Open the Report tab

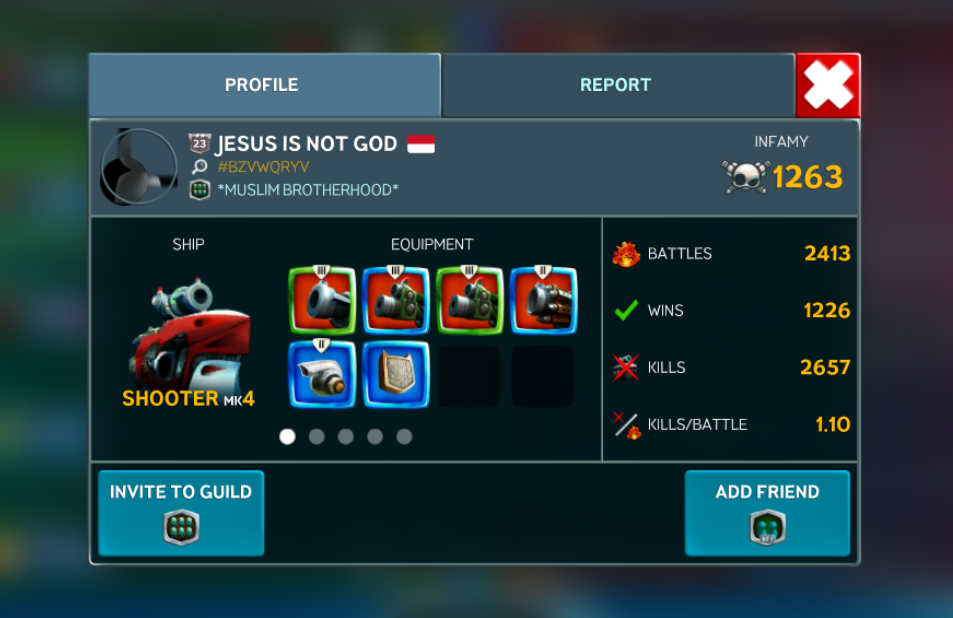coord(616,85)
